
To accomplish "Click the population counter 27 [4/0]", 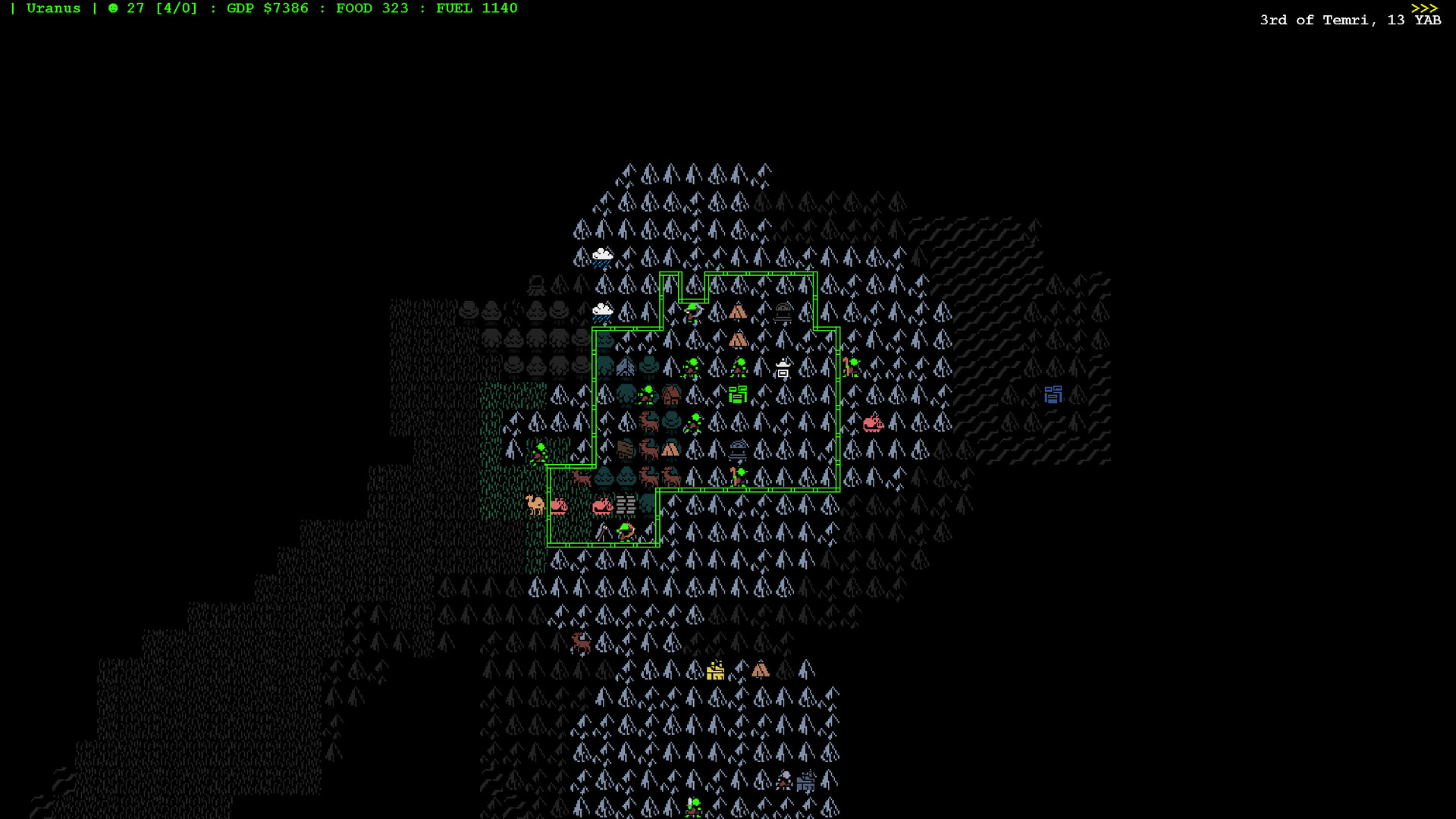I will coord(152,8).
